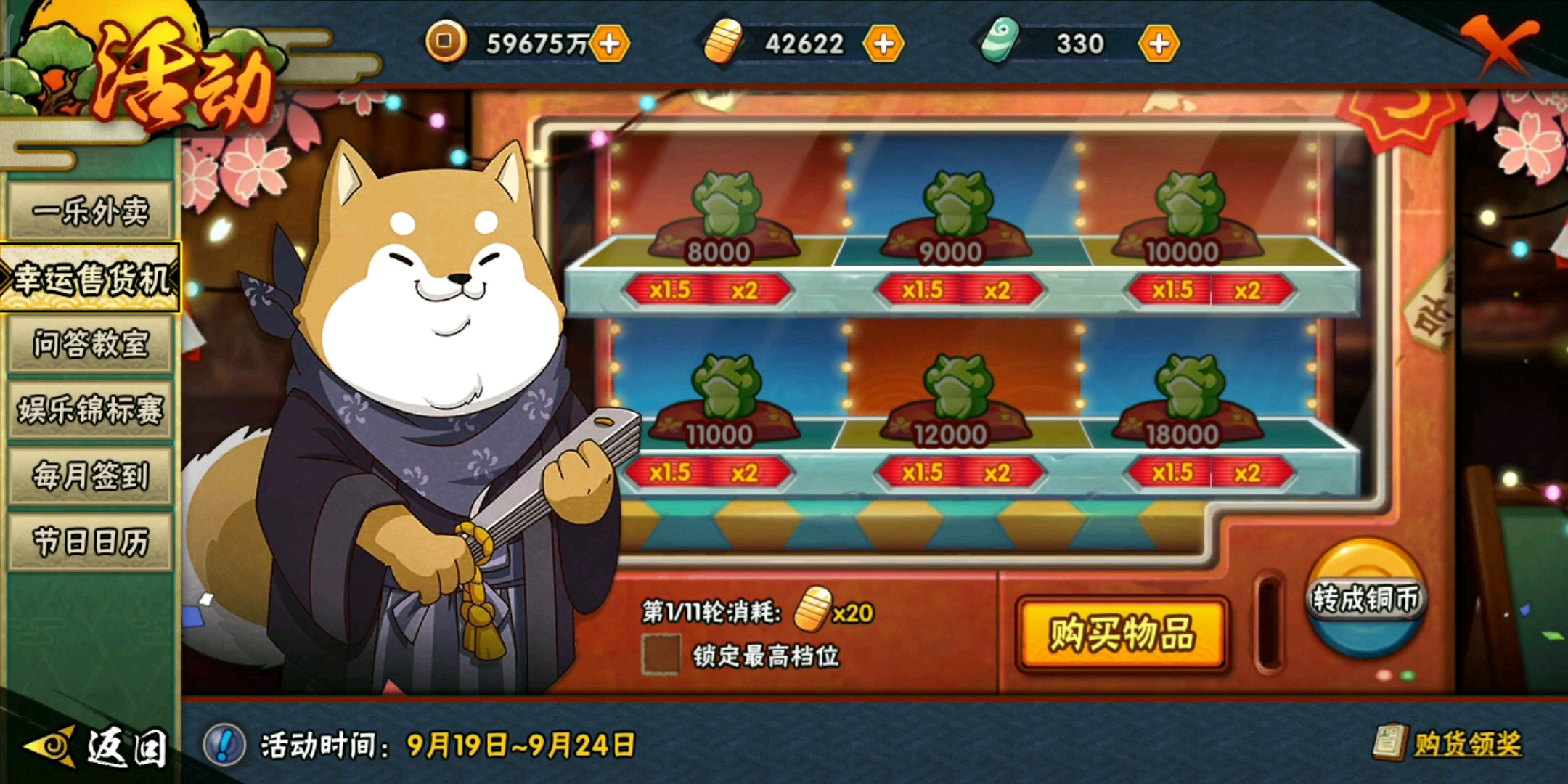Open the gold coin top-up with the plus icon
1568x784 pixels.
coord(611,44)
